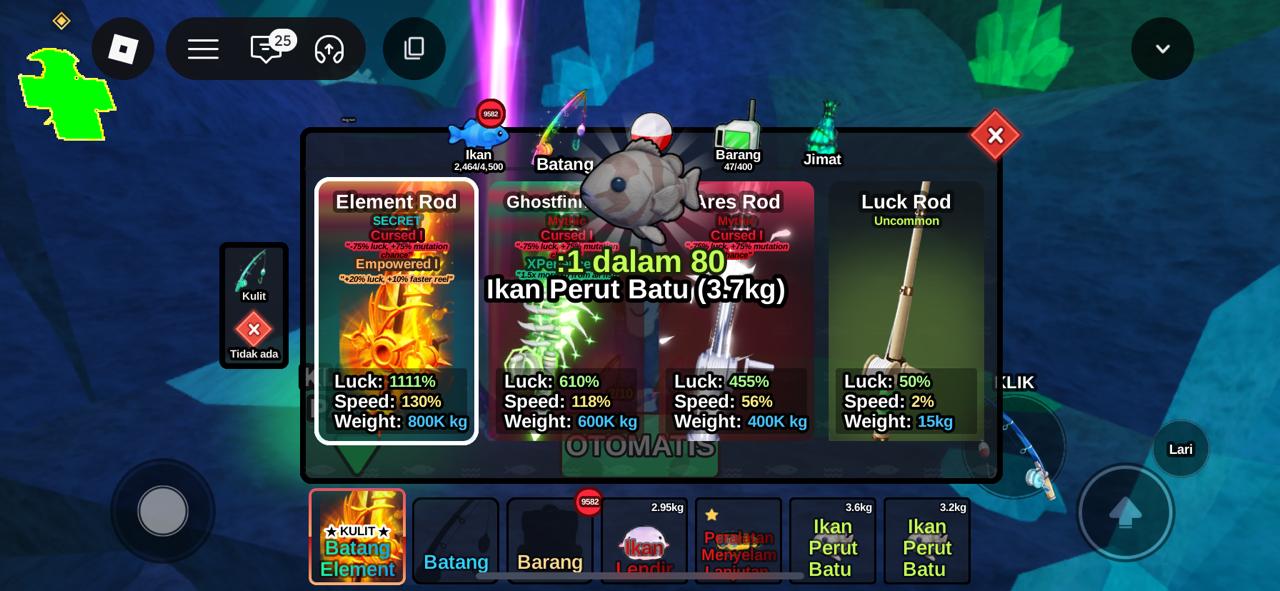Pick the Luck Rod card

[906, 310]
